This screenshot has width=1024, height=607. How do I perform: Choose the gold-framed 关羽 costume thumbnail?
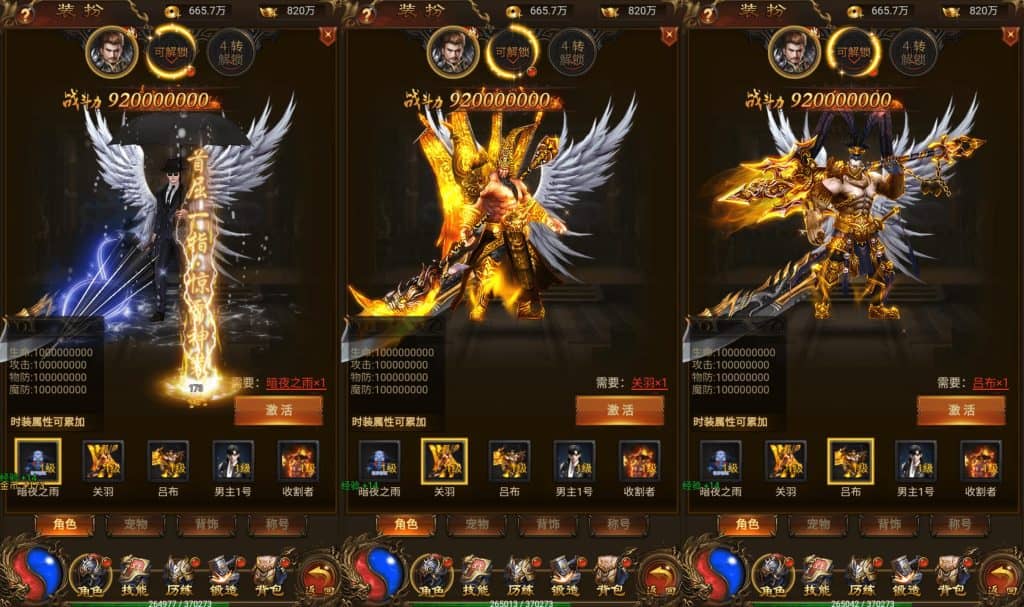444,460
